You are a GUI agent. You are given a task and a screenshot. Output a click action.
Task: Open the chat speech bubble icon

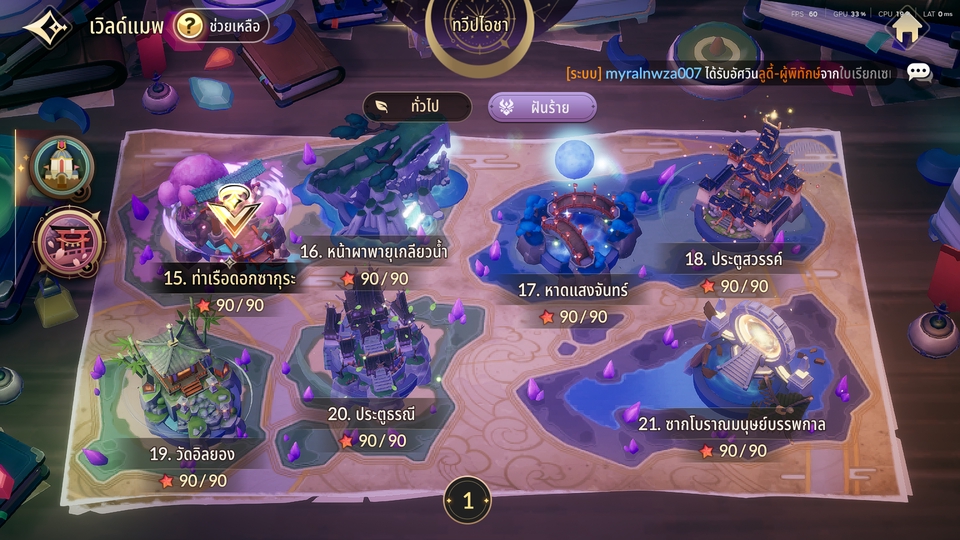[x=918, y=72]
